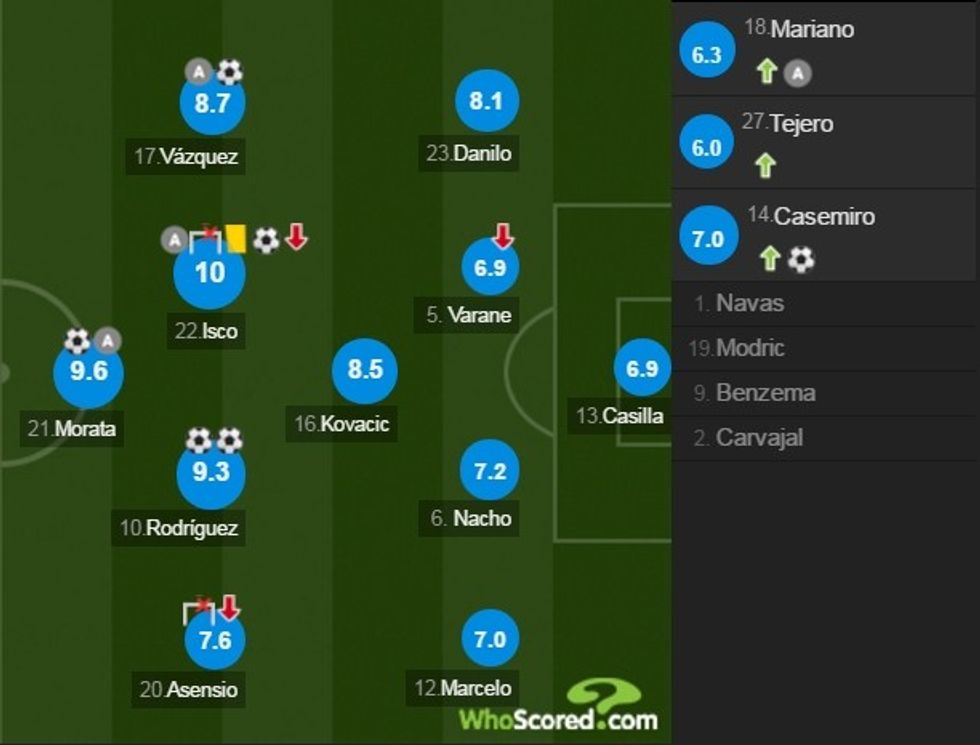The height and width of the screenshot is (745, 980).
Task: Select Danilo's 8.1 rating circle
Action: tap(486, 101)
